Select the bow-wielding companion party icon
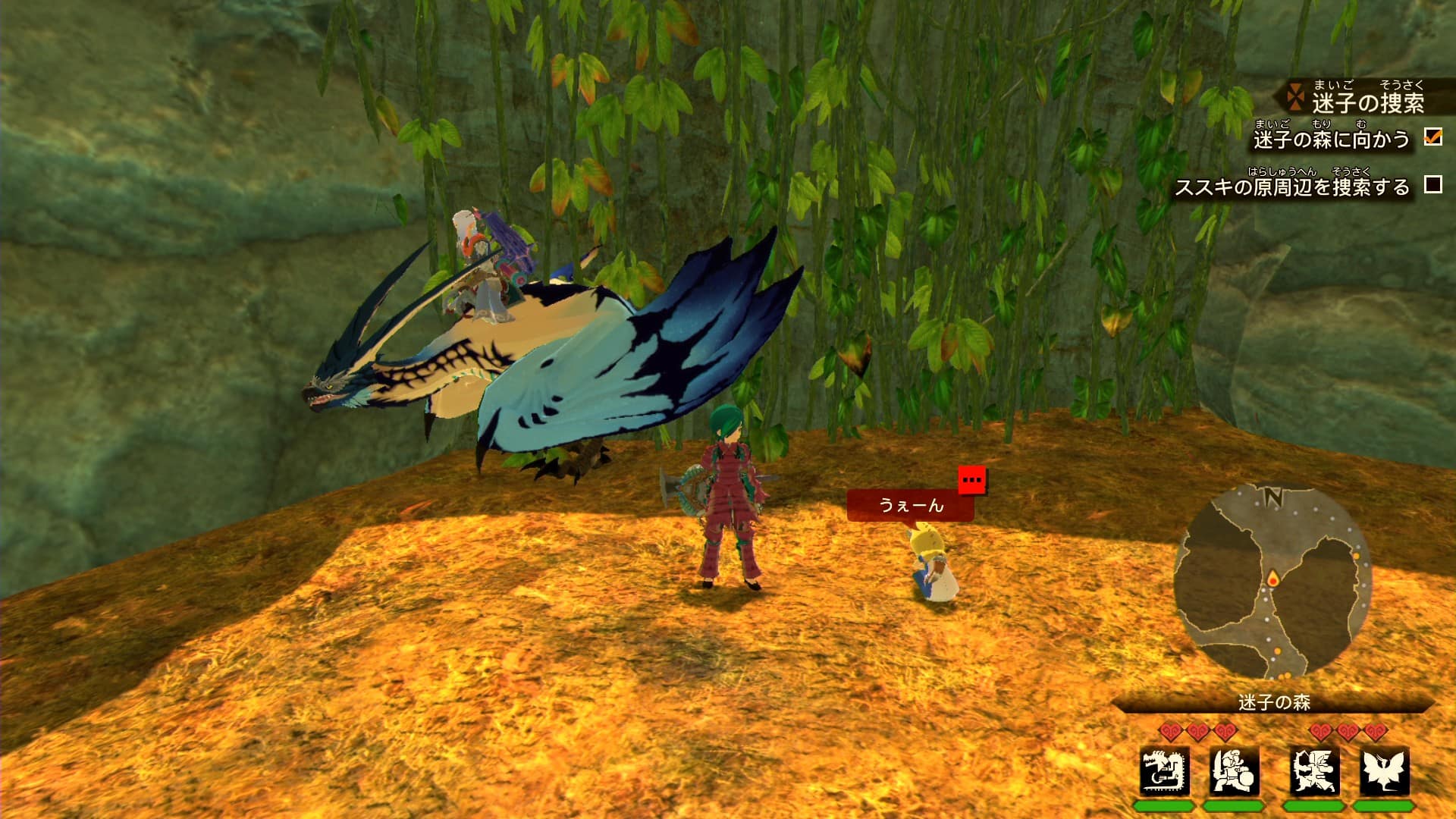1456x819 pixels. 1314,770
